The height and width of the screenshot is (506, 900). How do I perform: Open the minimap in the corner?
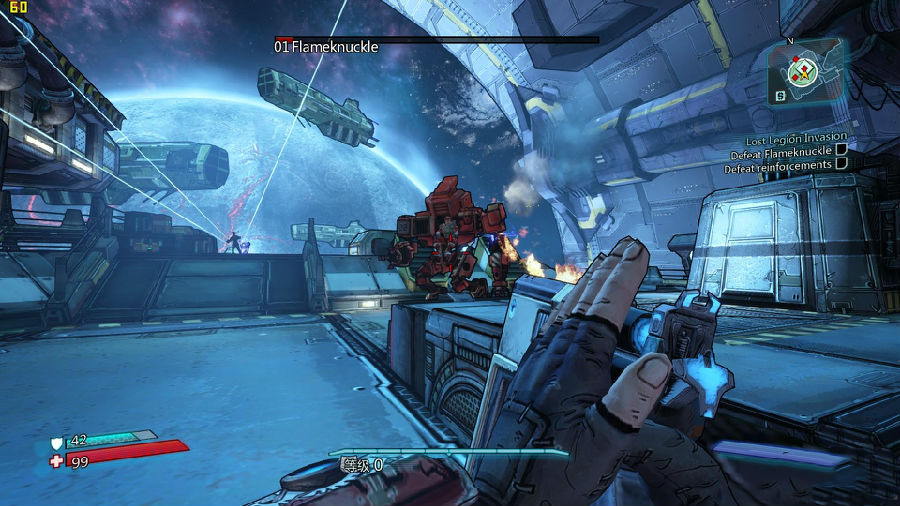pyautogui.click(x=804, y=71)
